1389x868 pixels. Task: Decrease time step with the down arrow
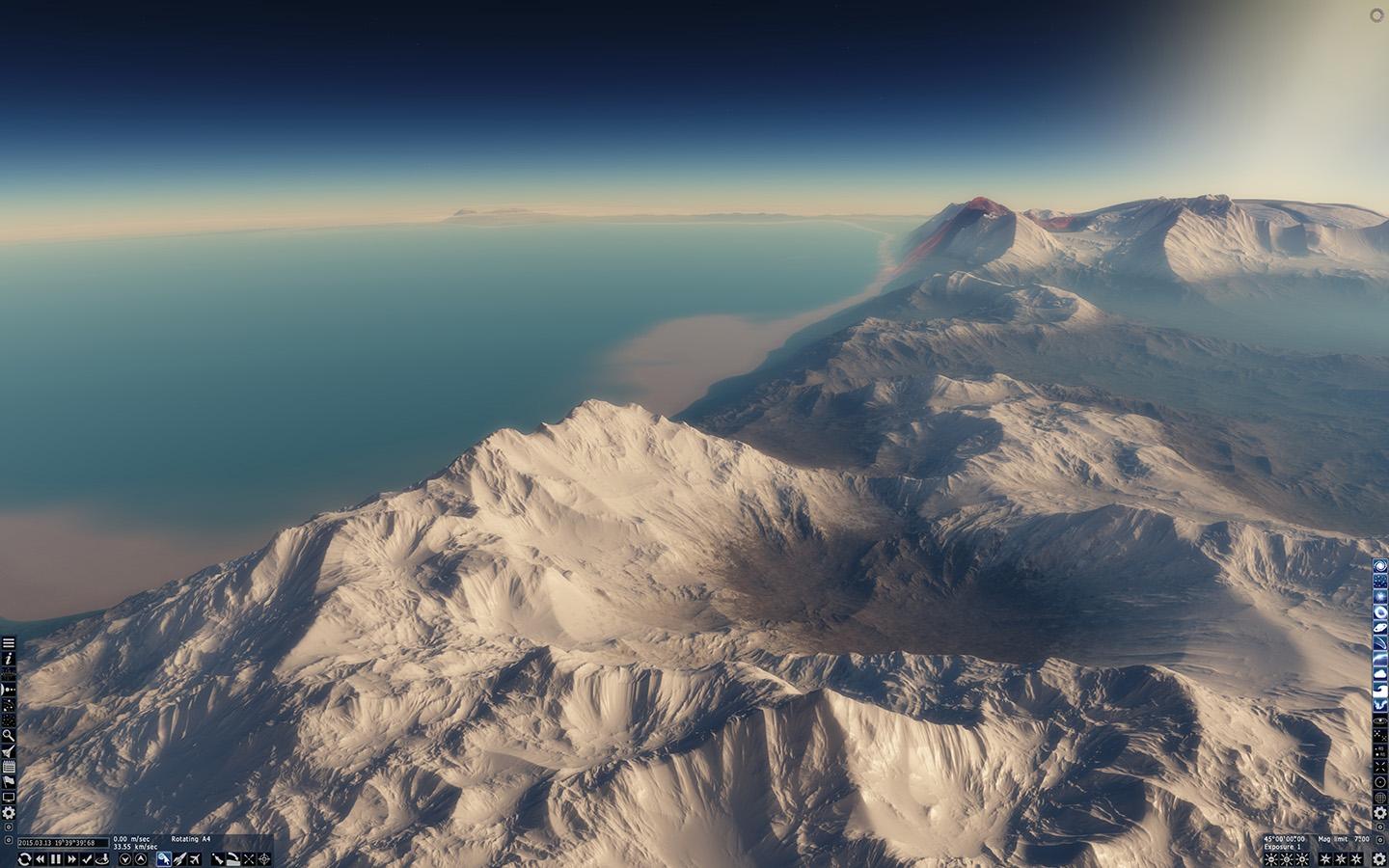124,858
